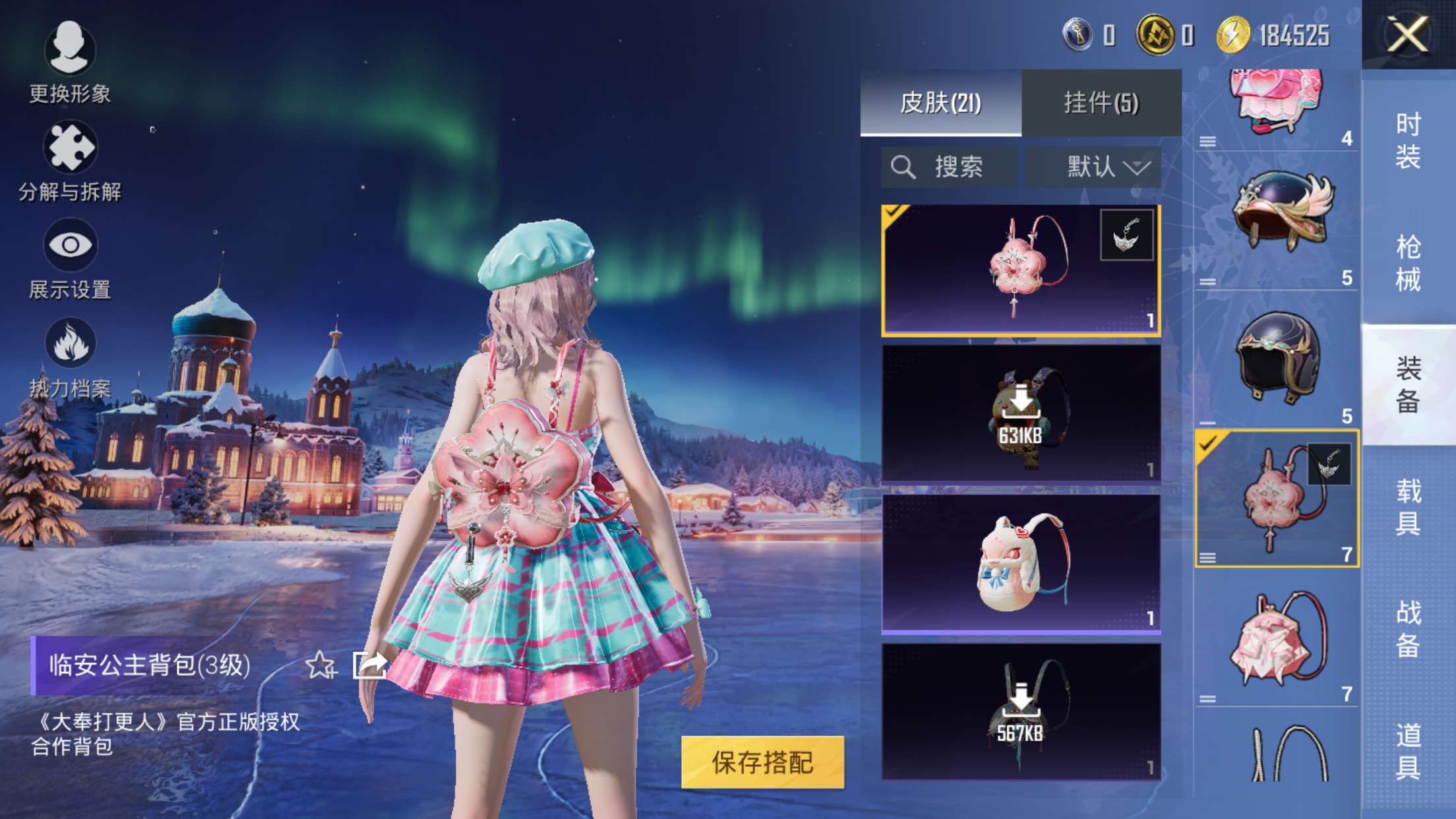Image resolution: width=1456 pixels, height=819 pixels.
Task: Click the search magnifier icon
Action: pyautogui.click(x=903, y=166)
